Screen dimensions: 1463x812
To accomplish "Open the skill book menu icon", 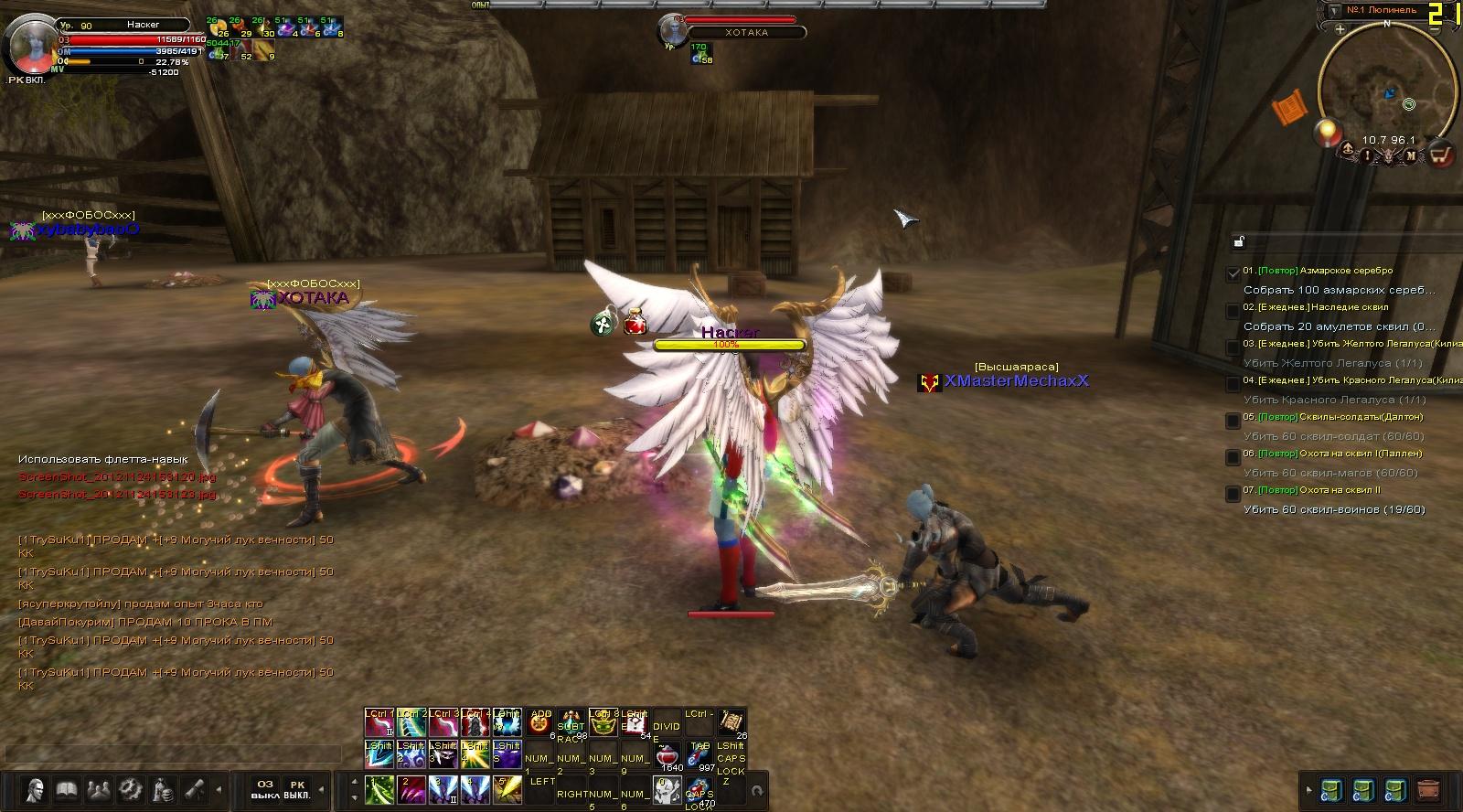I will 67,789.
